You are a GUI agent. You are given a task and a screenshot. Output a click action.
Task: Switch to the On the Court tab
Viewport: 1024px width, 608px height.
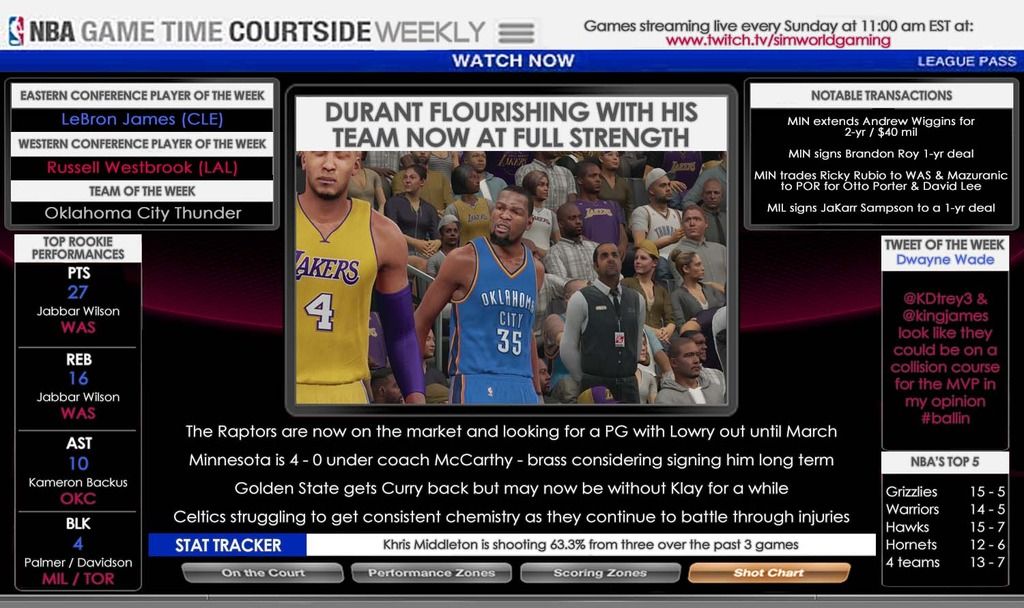point(264,573)
